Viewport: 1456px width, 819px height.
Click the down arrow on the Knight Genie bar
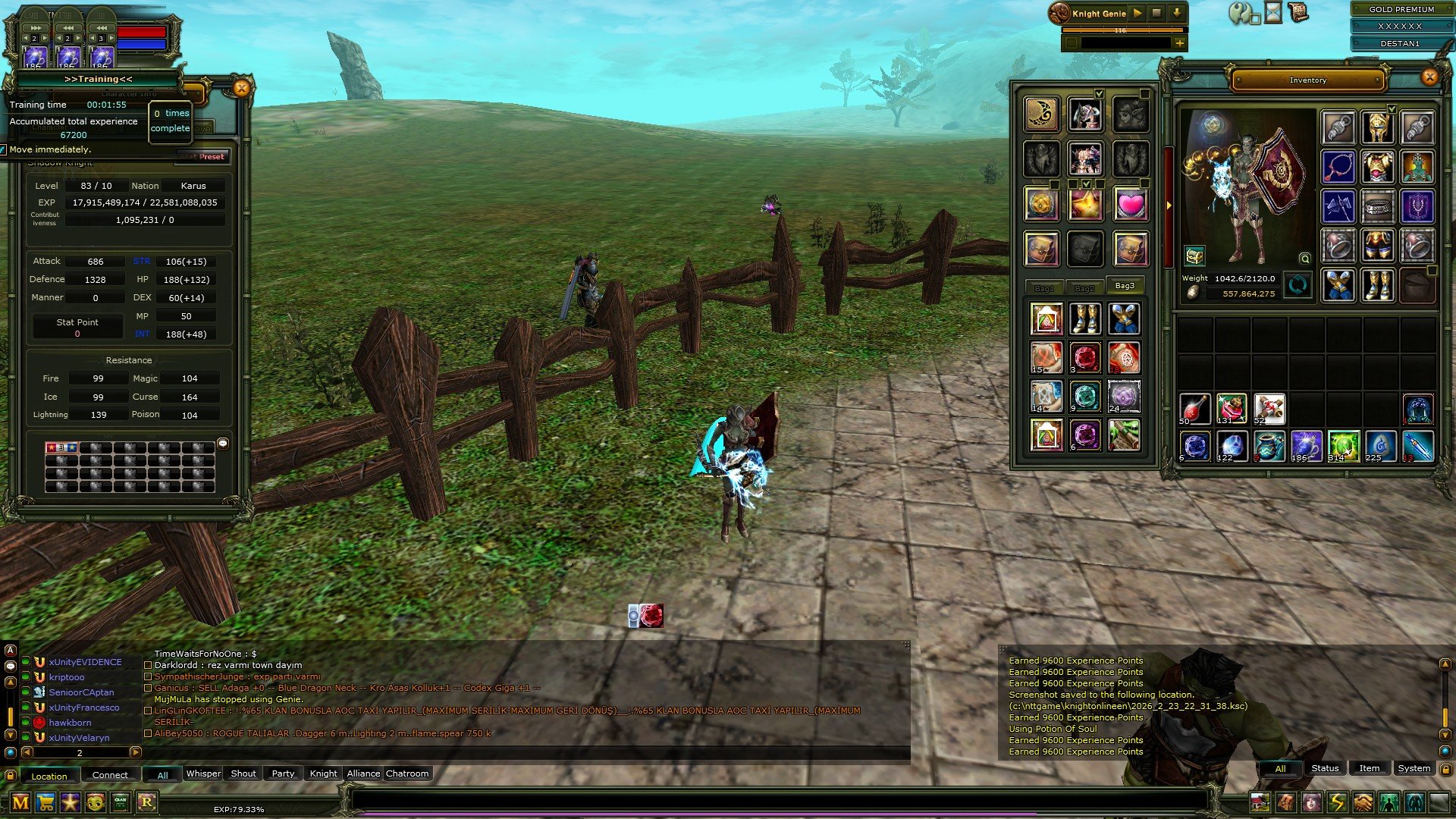1176,13
